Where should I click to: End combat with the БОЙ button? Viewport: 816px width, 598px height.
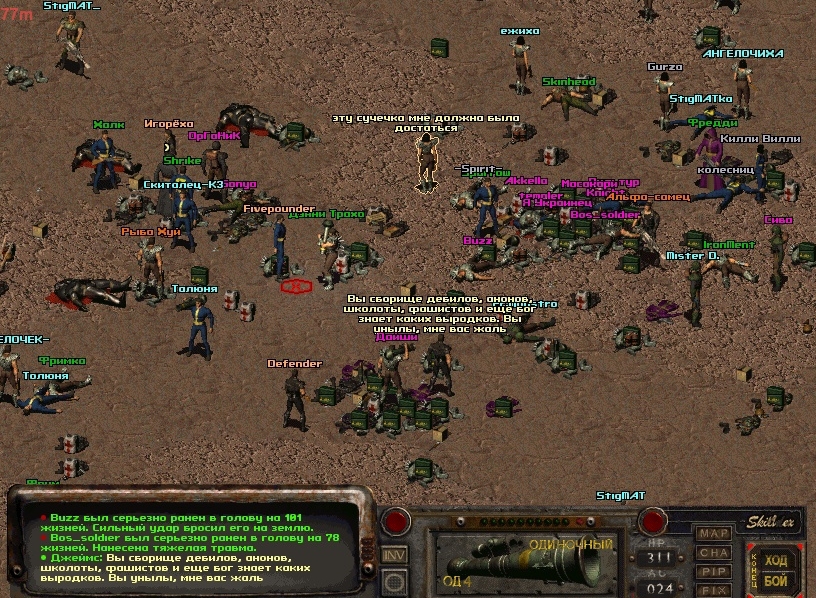click(x=776, y=580)
